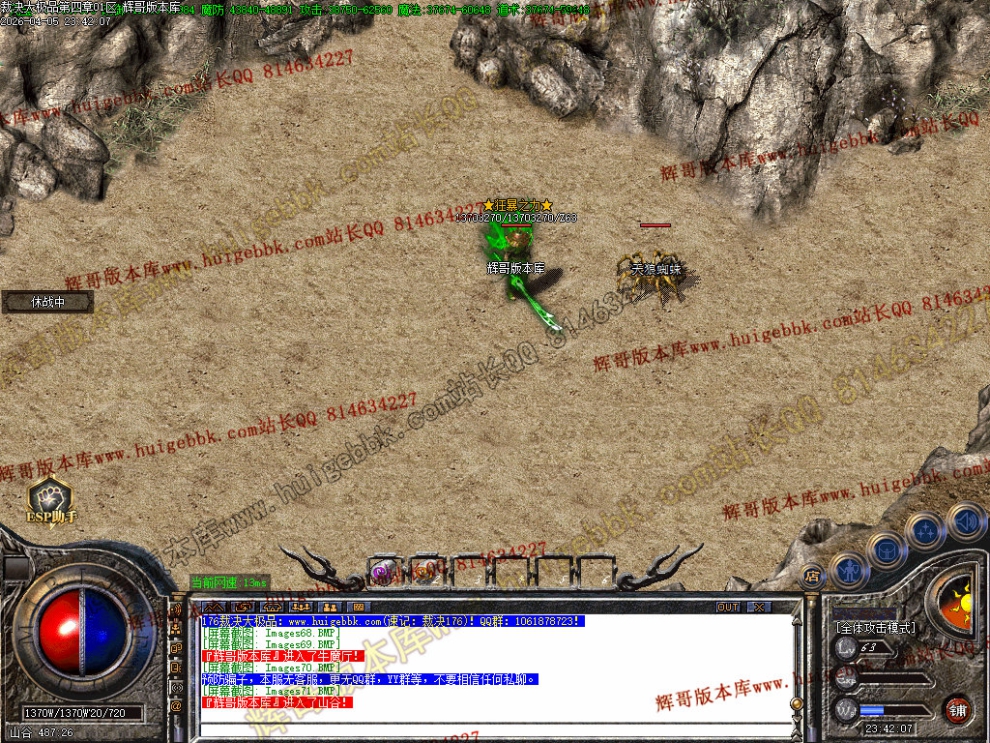Close the game with the X button
Image resolution: width=990 pixels, height=743 pixels.
tap(759, 607)
